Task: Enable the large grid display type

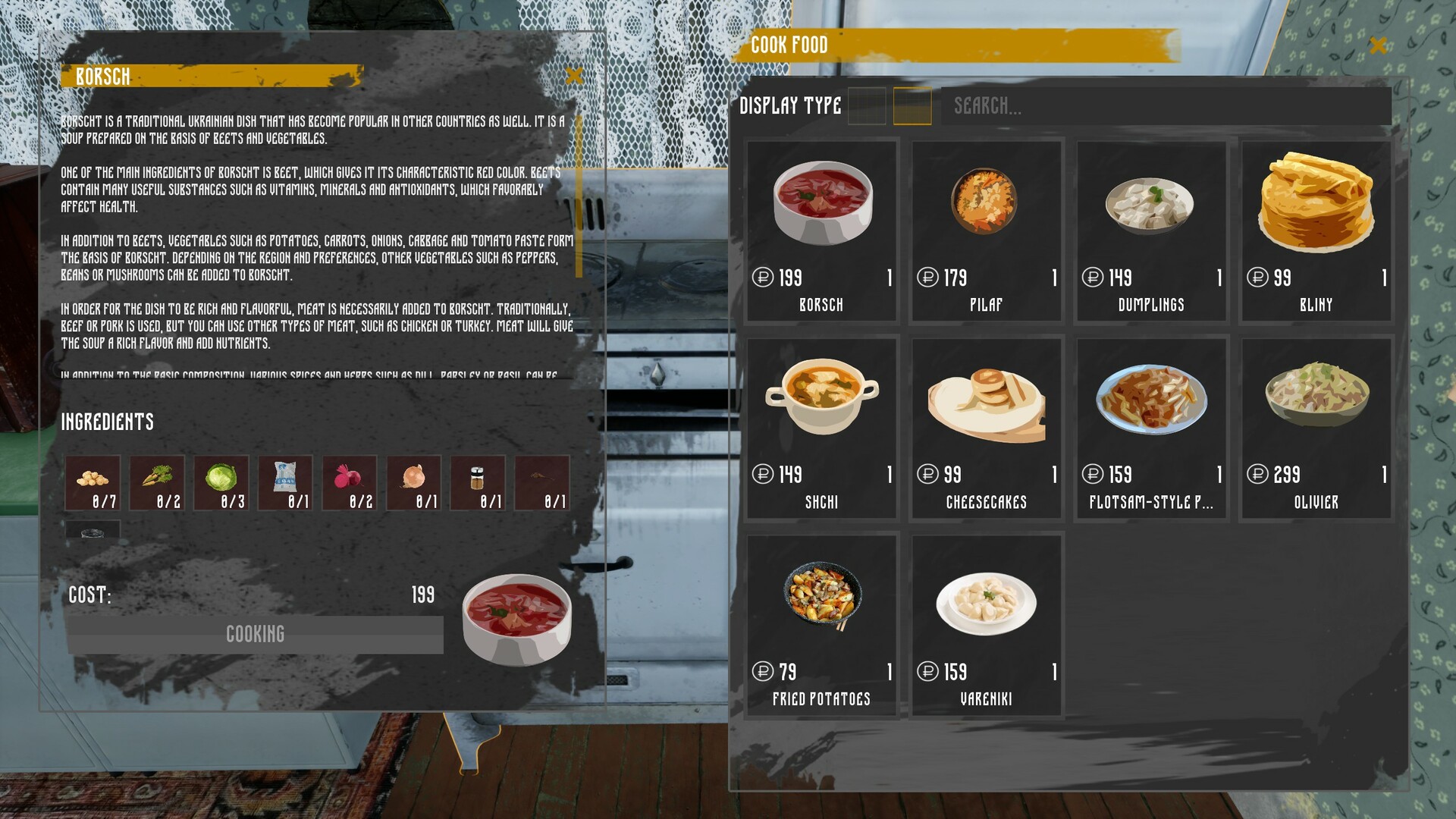Action: pos(914,107)
